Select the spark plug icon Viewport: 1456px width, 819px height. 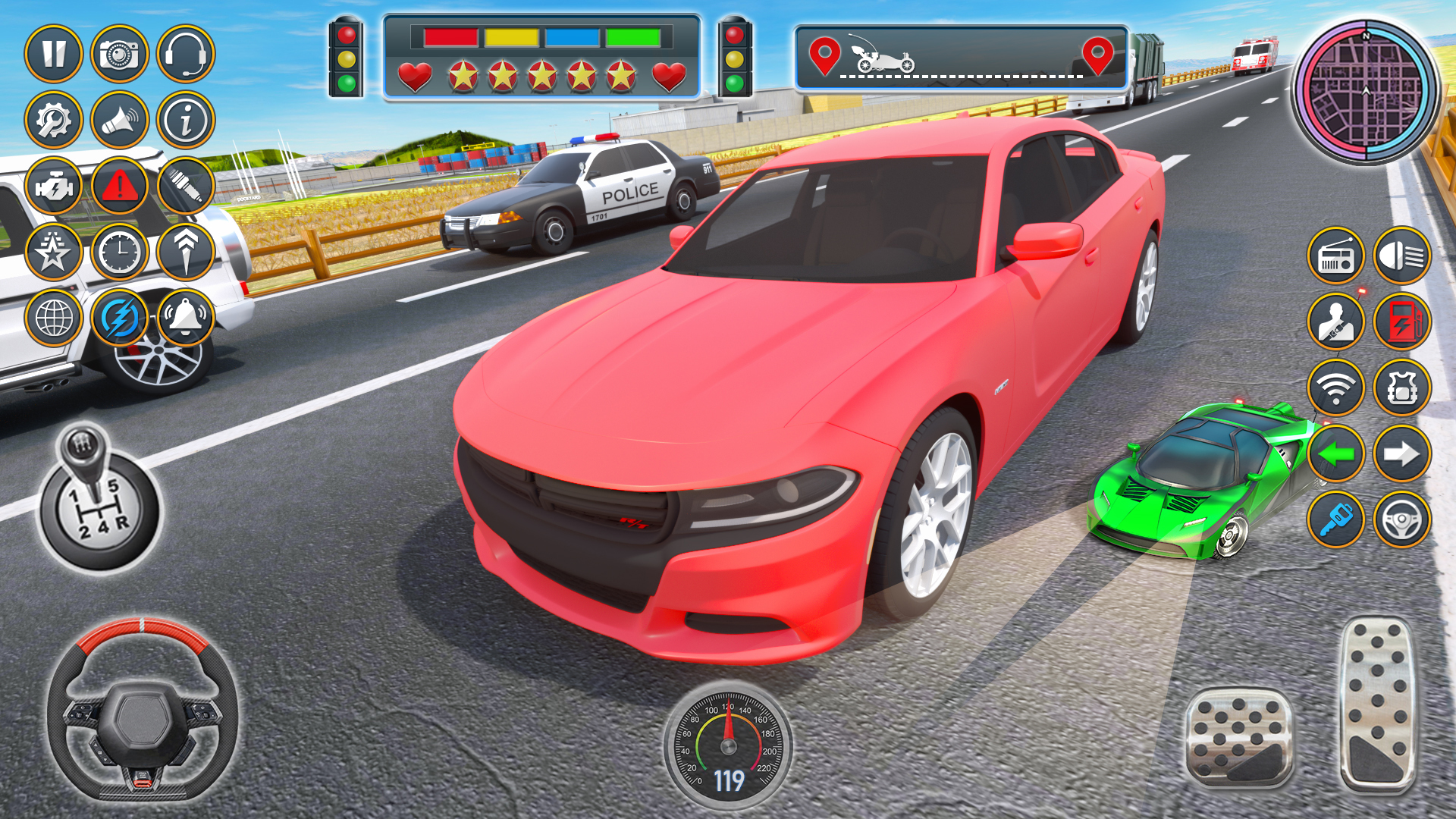(x=185, y=185)
